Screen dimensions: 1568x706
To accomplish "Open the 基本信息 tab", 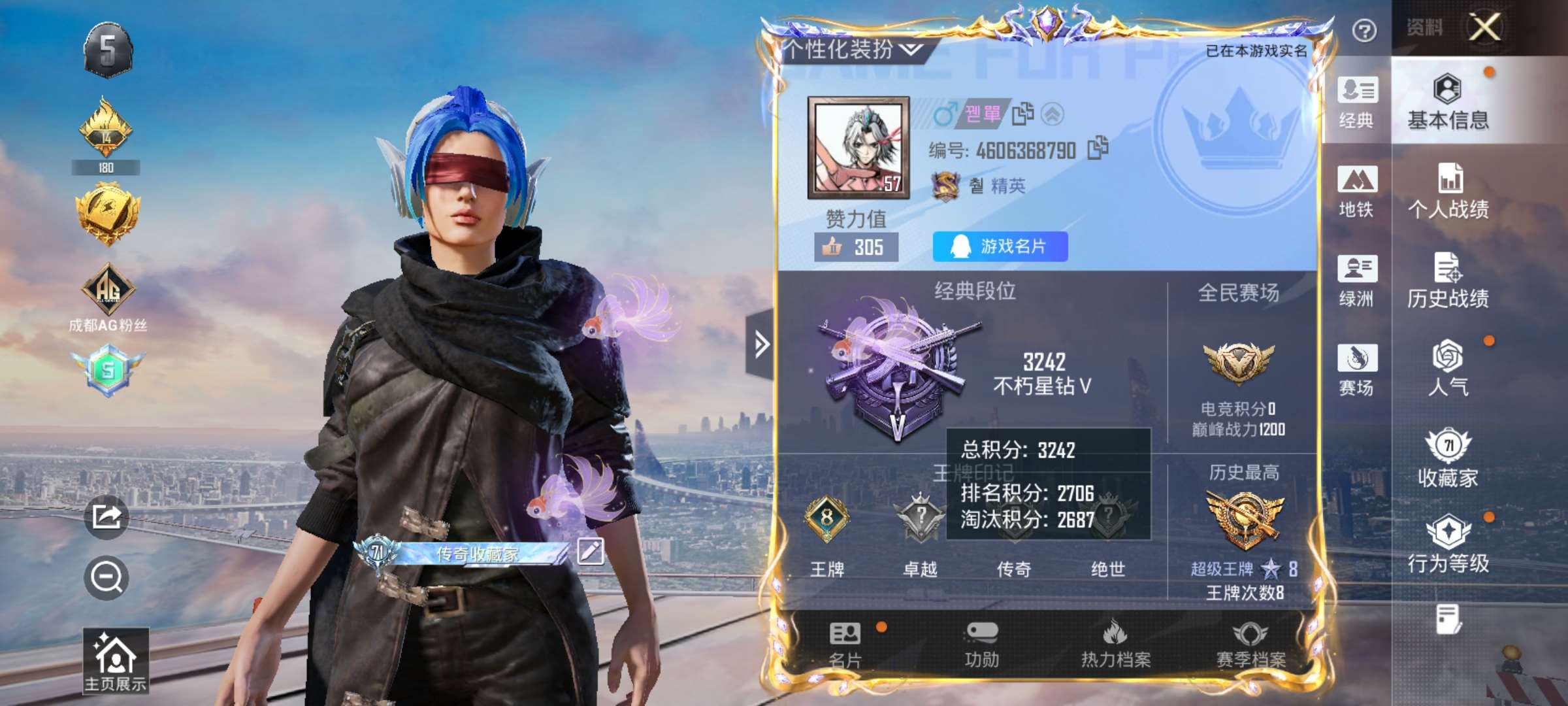I will point(1448,102).
